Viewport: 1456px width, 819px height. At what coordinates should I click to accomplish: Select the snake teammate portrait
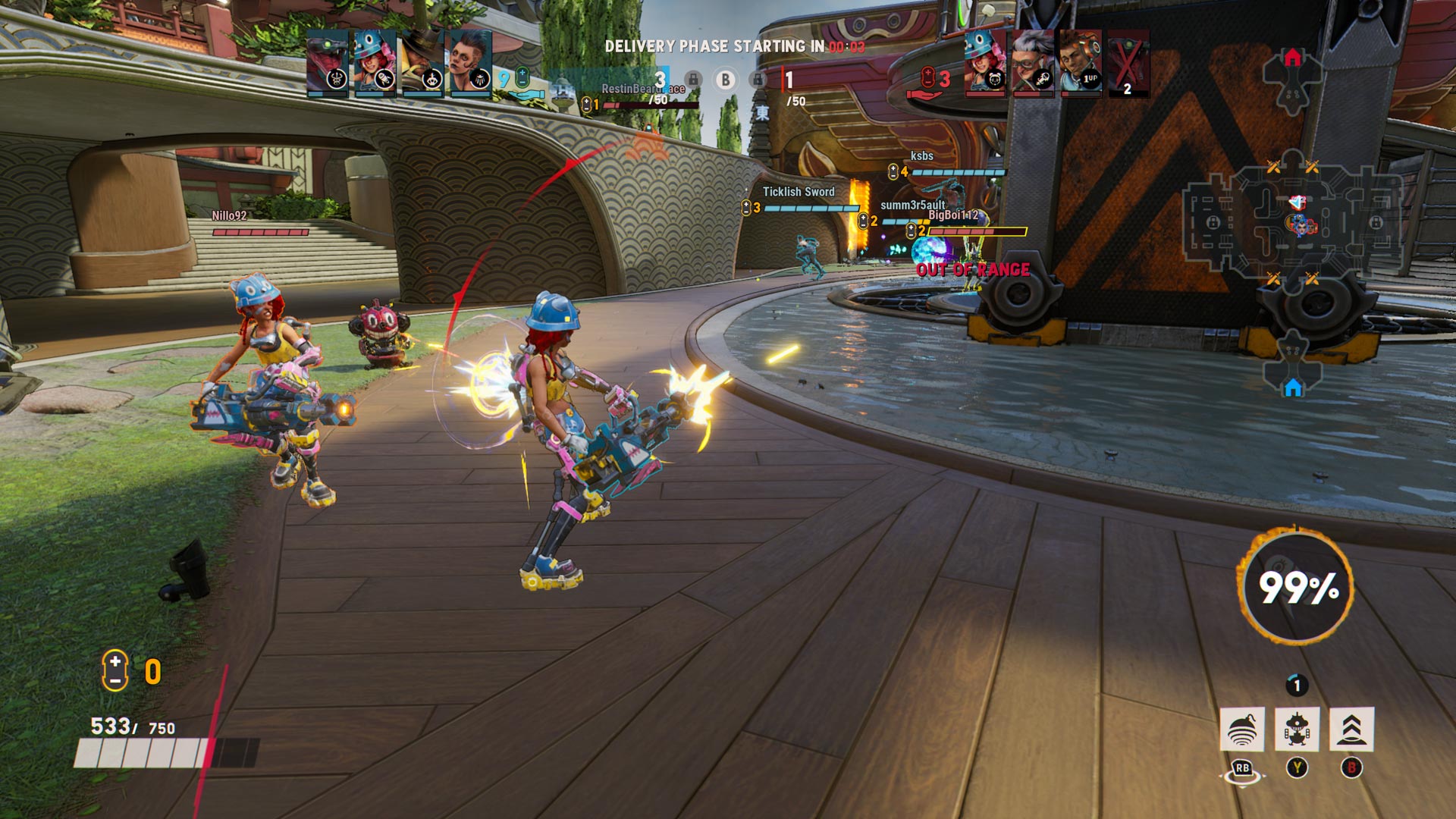tap(328, 64)
